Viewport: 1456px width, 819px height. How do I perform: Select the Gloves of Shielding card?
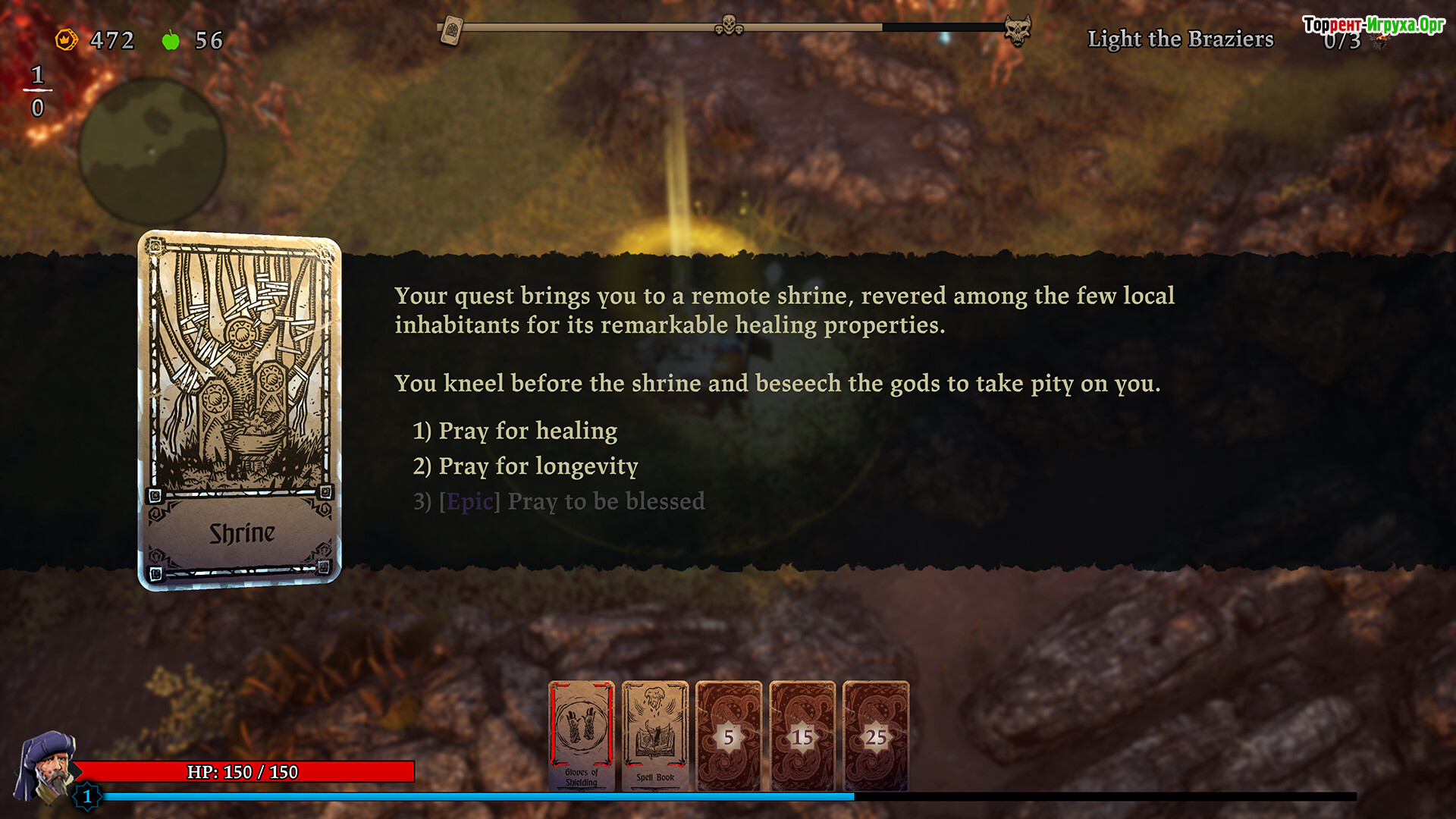tap(582, 736)
